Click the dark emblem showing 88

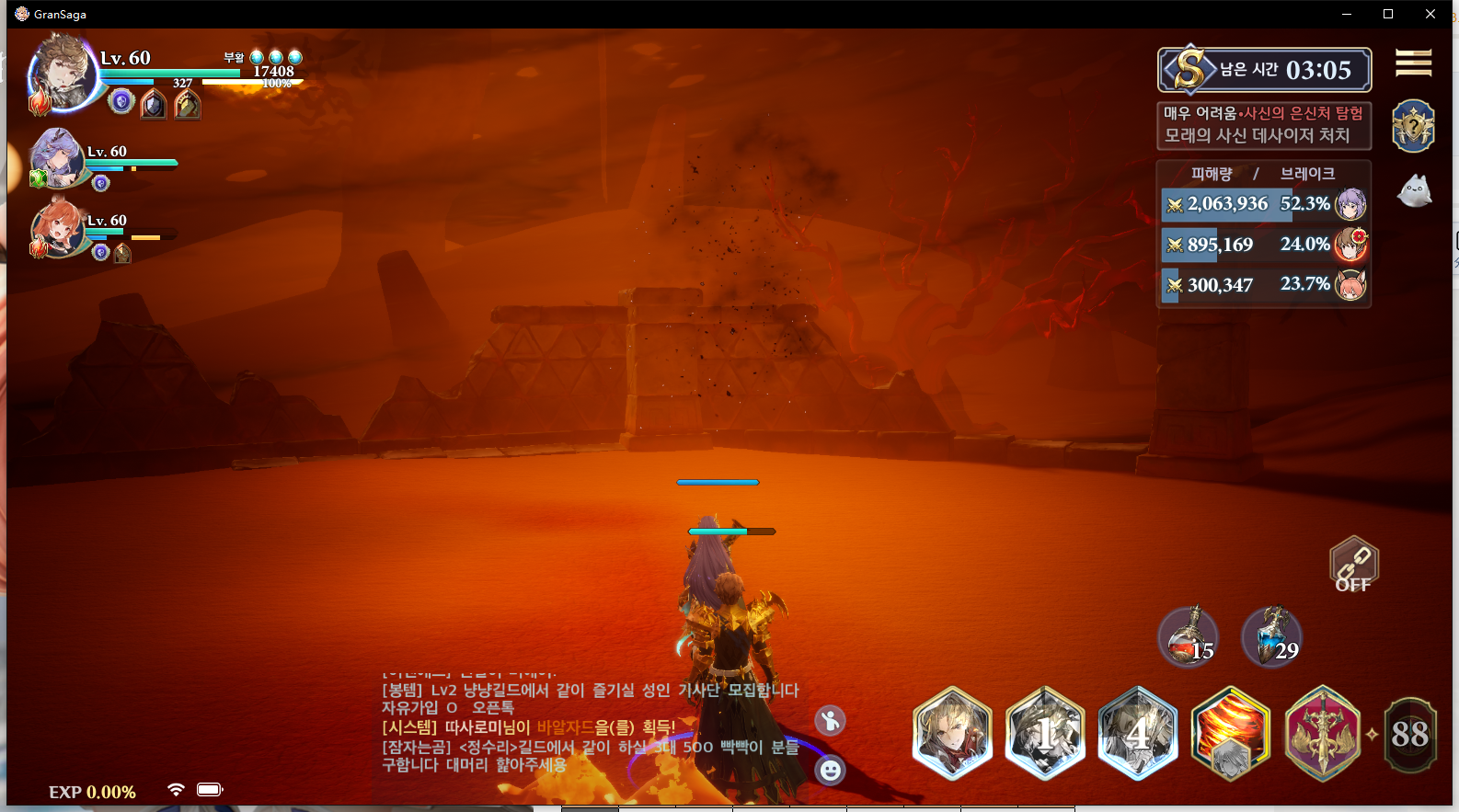[1409, 734]
